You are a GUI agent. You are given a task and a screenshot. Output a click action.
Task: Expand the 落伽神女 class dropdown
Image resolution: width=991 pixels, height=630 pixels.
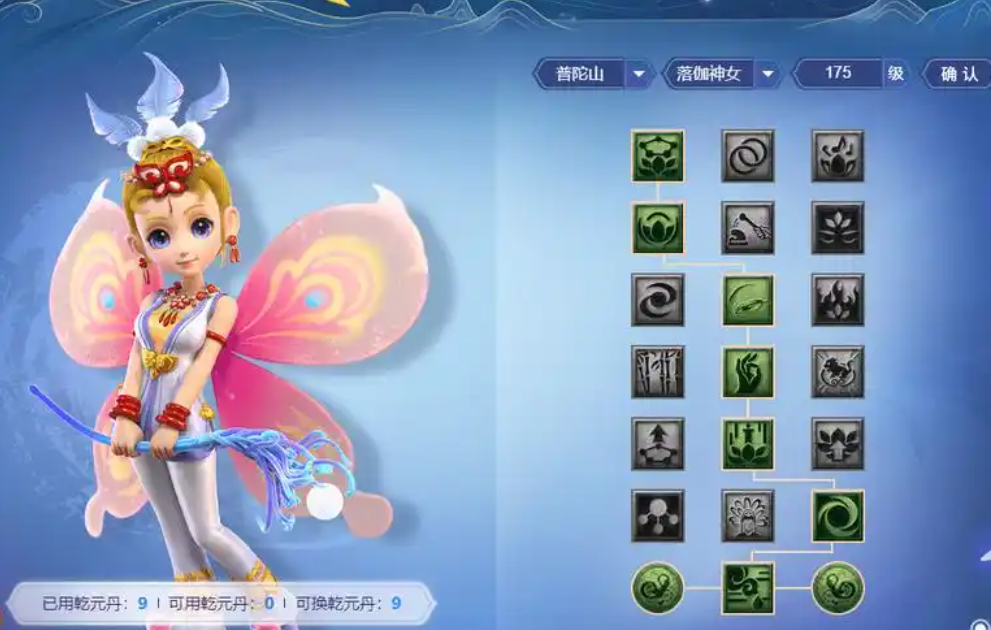767,74
